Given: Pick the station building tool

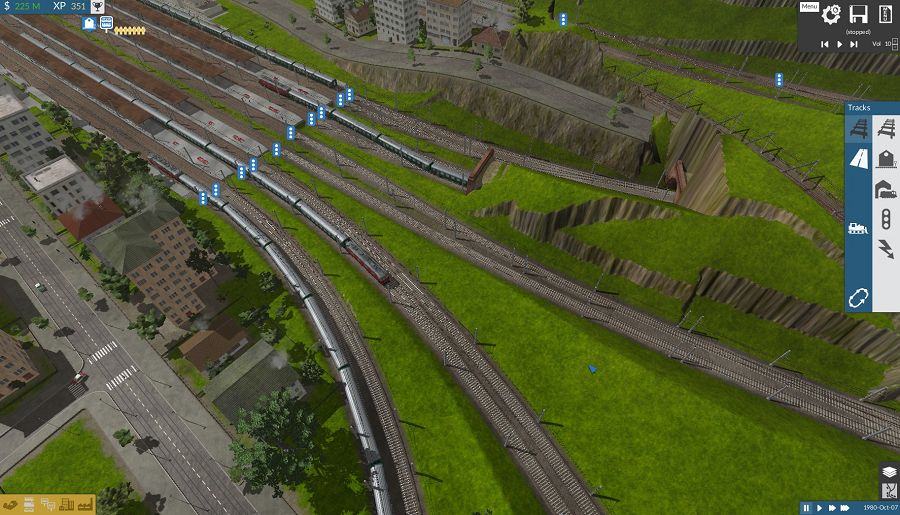Looking at the screenshot, I should coord(886,158).
